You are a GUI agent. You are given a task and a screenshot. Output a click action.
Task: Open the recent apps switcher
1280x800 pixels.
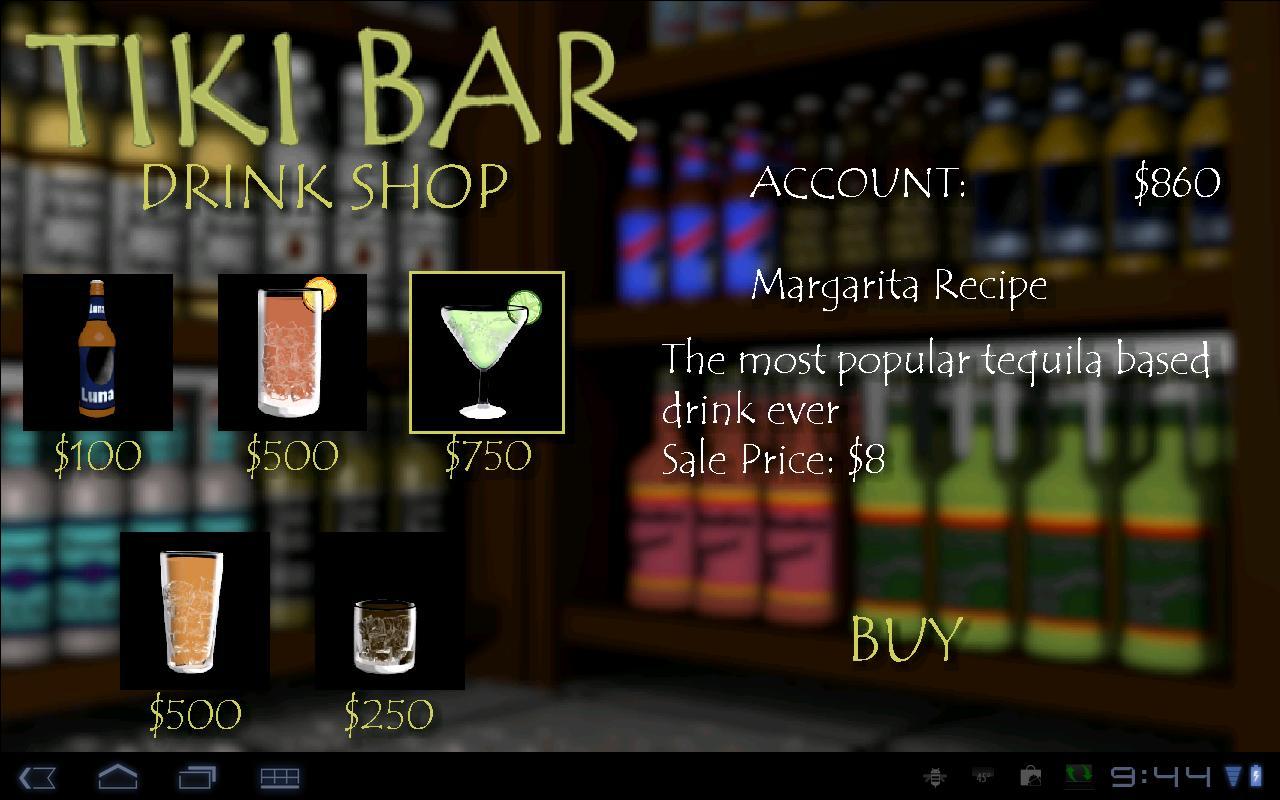(x=197, y=778)
